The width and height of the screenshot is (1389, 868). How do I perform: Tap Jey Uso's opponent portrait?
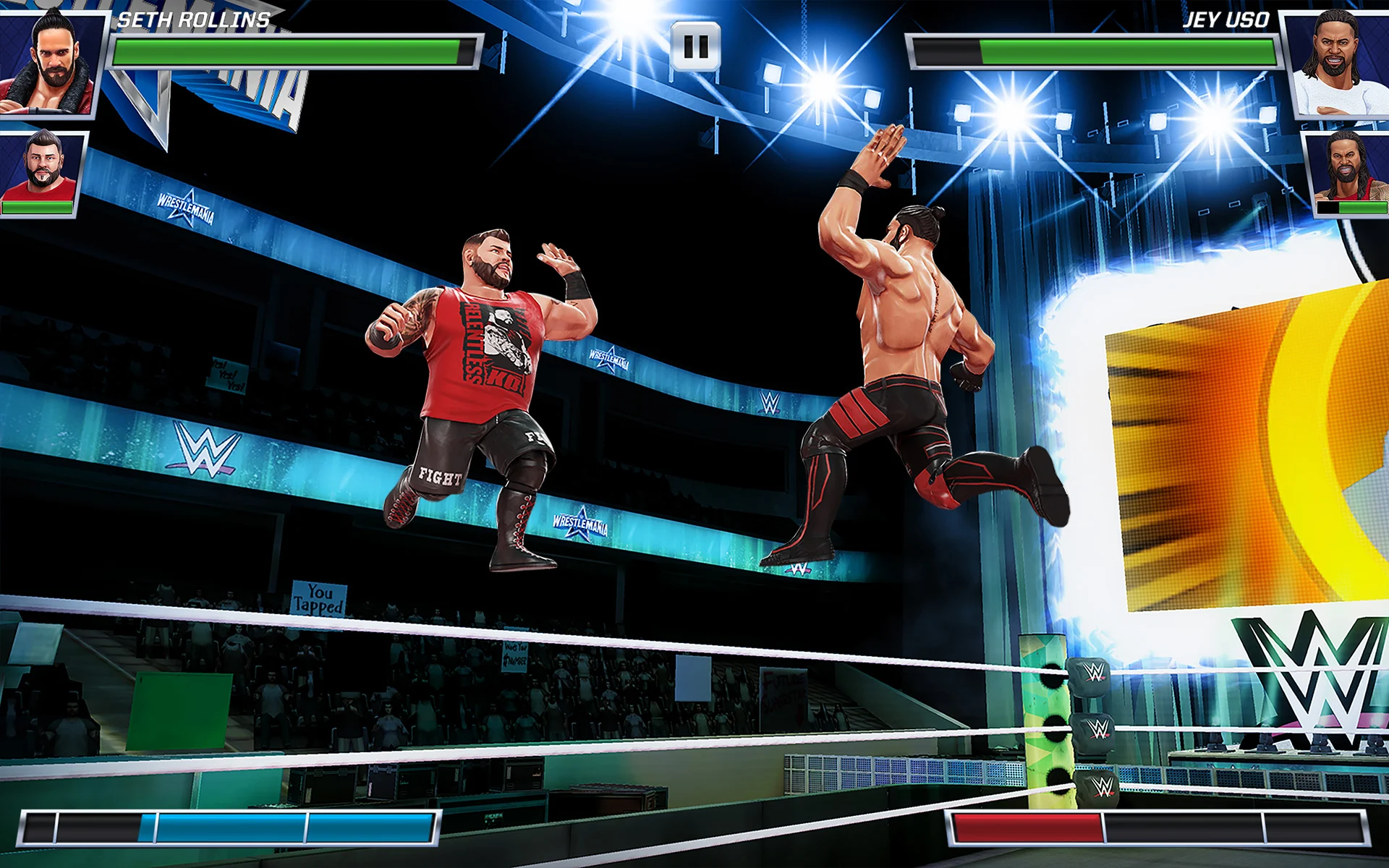coord(1338,63)
